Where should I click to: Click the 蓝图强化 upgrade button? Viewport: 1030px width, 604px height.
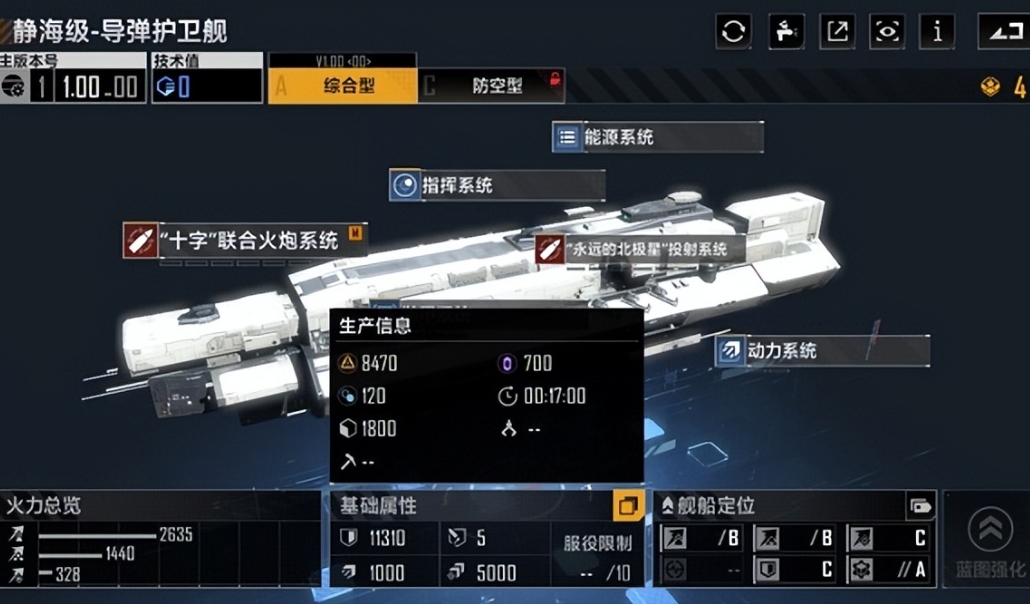click(x=989, y=542)
